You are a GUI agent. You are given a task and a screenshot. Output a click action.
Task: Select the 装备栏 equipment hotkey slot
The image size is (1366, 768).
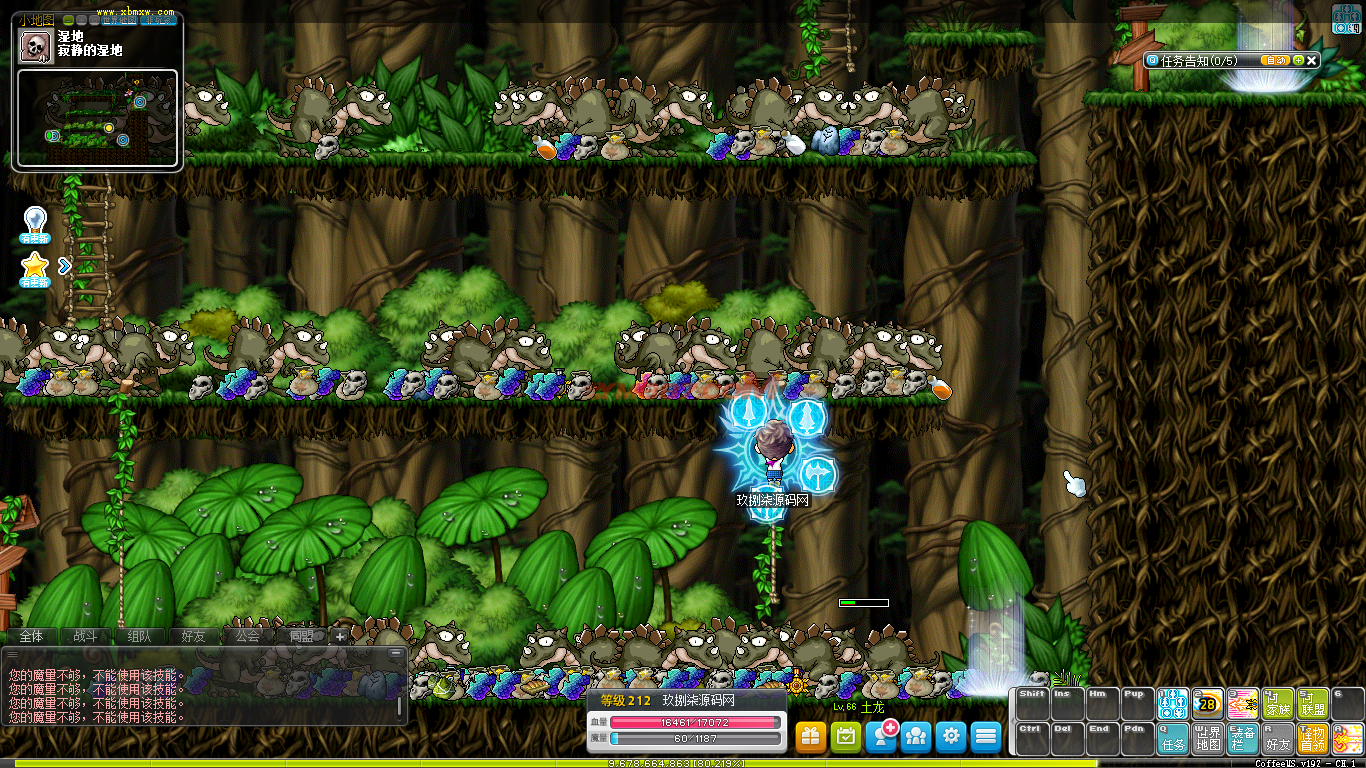pos(1243,738)
